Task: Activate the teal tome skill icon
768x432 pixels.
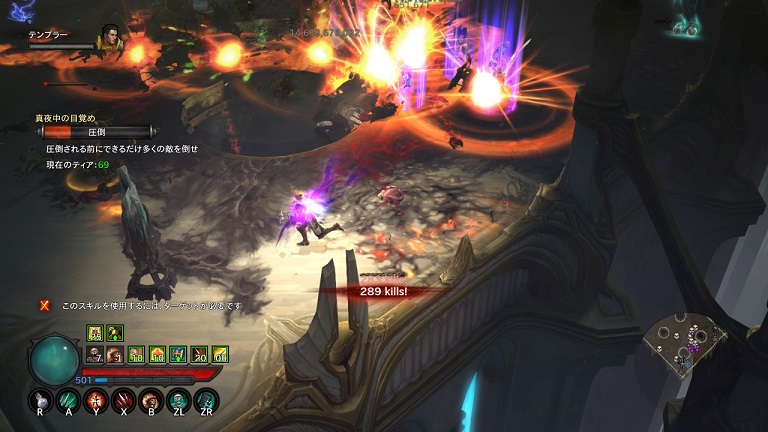Action: coord(205,401)
